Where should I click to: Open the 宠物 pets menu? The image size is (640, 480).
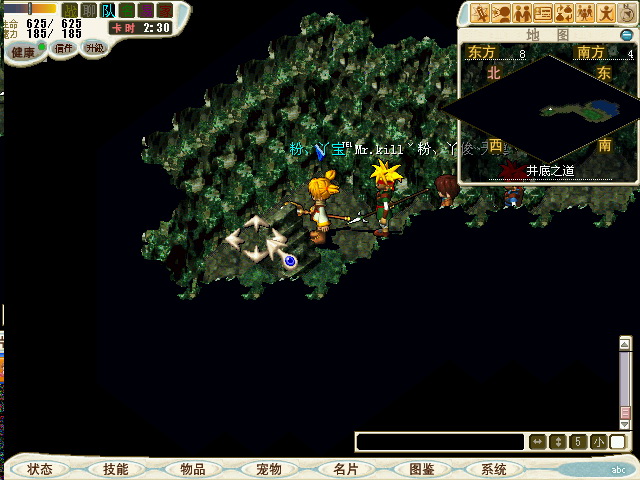point(268,469)
